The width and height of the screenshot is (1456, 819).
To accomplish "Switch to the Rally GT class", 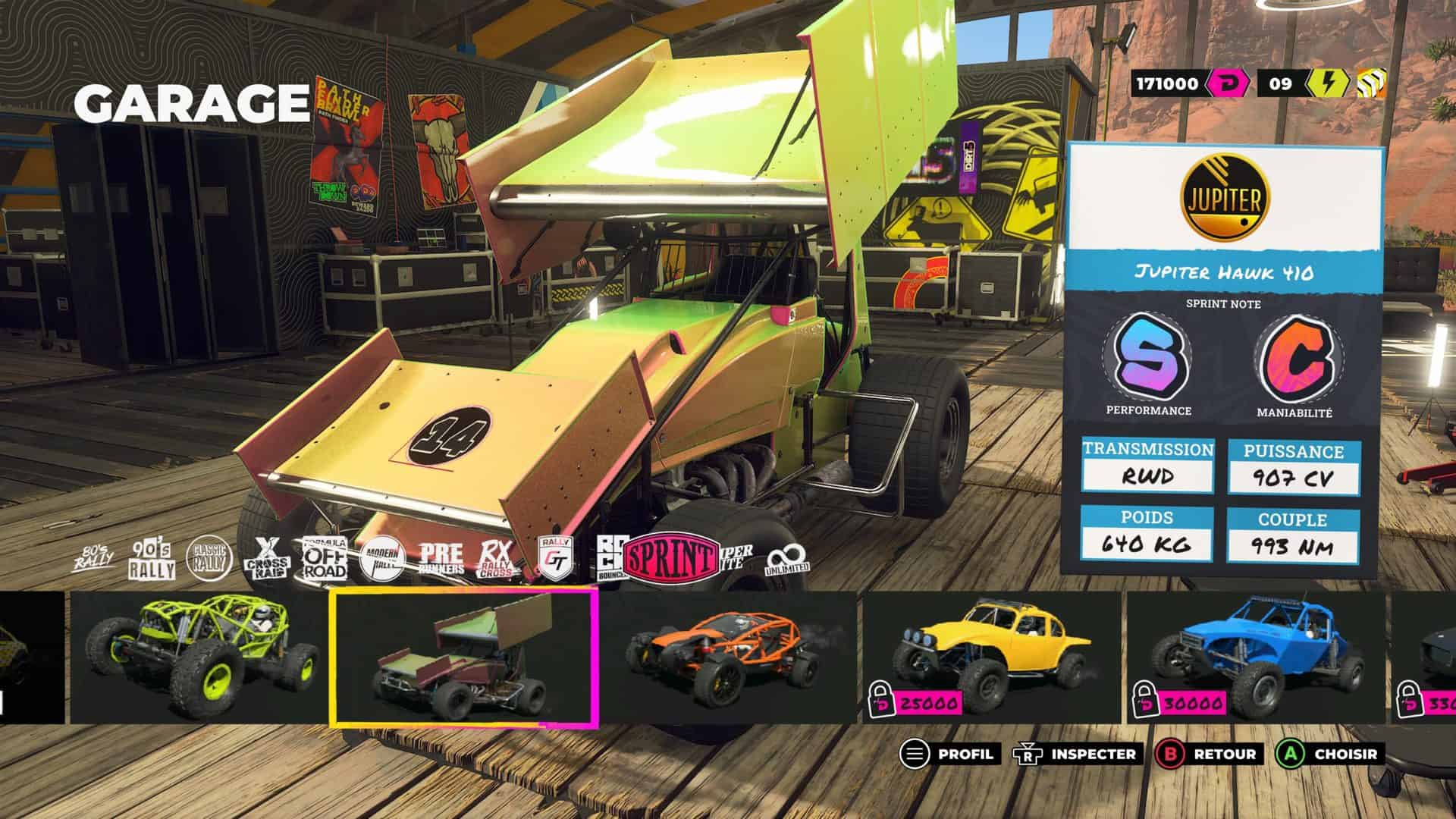I will (x=555, y=560).
